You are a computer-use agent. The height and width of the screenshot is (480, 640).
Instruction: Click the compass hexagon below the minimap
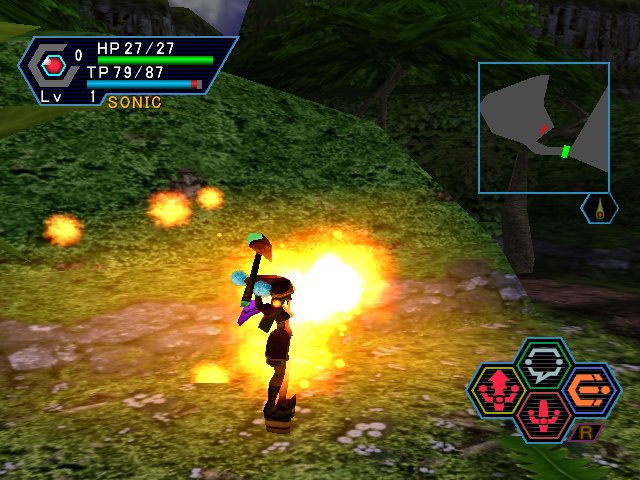tap(599, 208)
